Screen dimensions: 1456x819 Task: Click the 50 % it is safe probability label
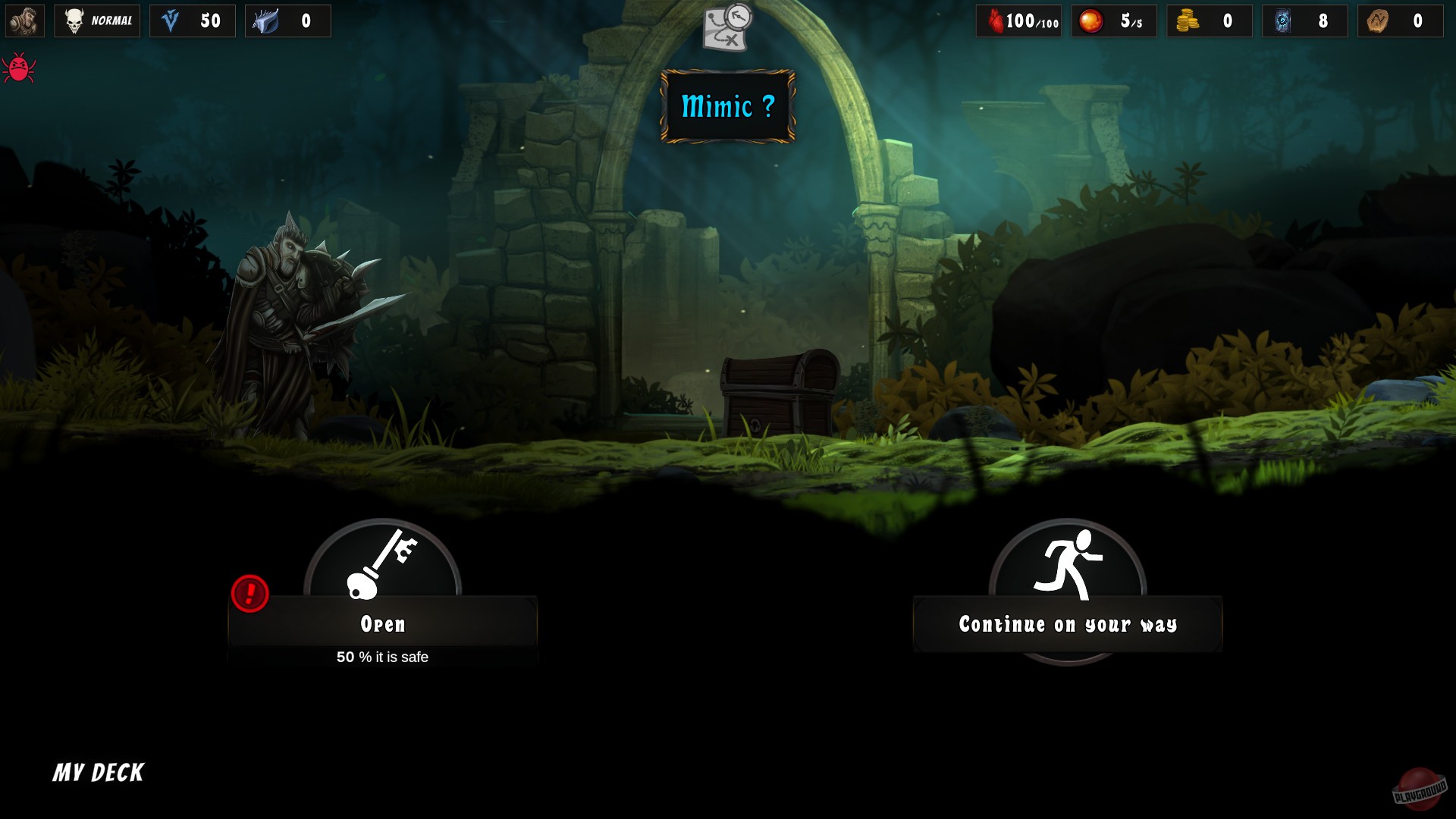coord(382,657)
